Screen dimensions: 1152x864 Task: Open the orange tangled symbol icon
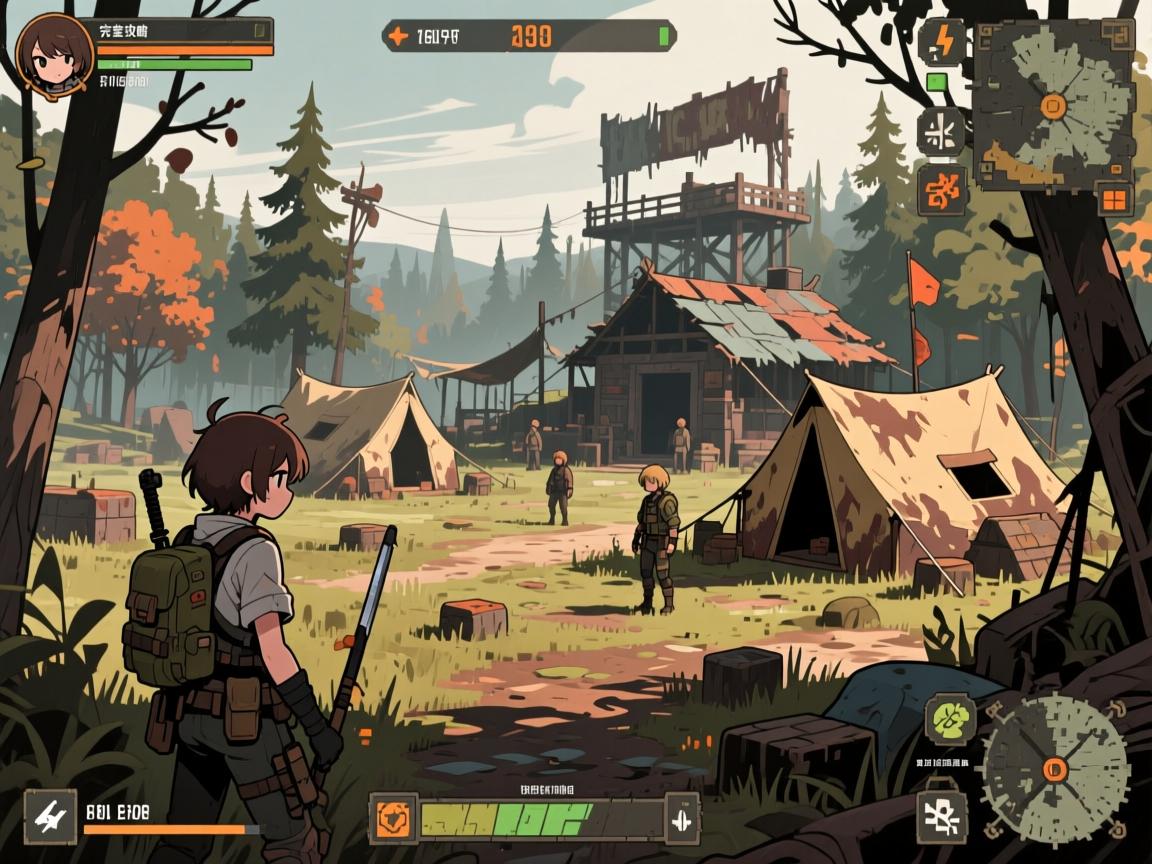942,190
